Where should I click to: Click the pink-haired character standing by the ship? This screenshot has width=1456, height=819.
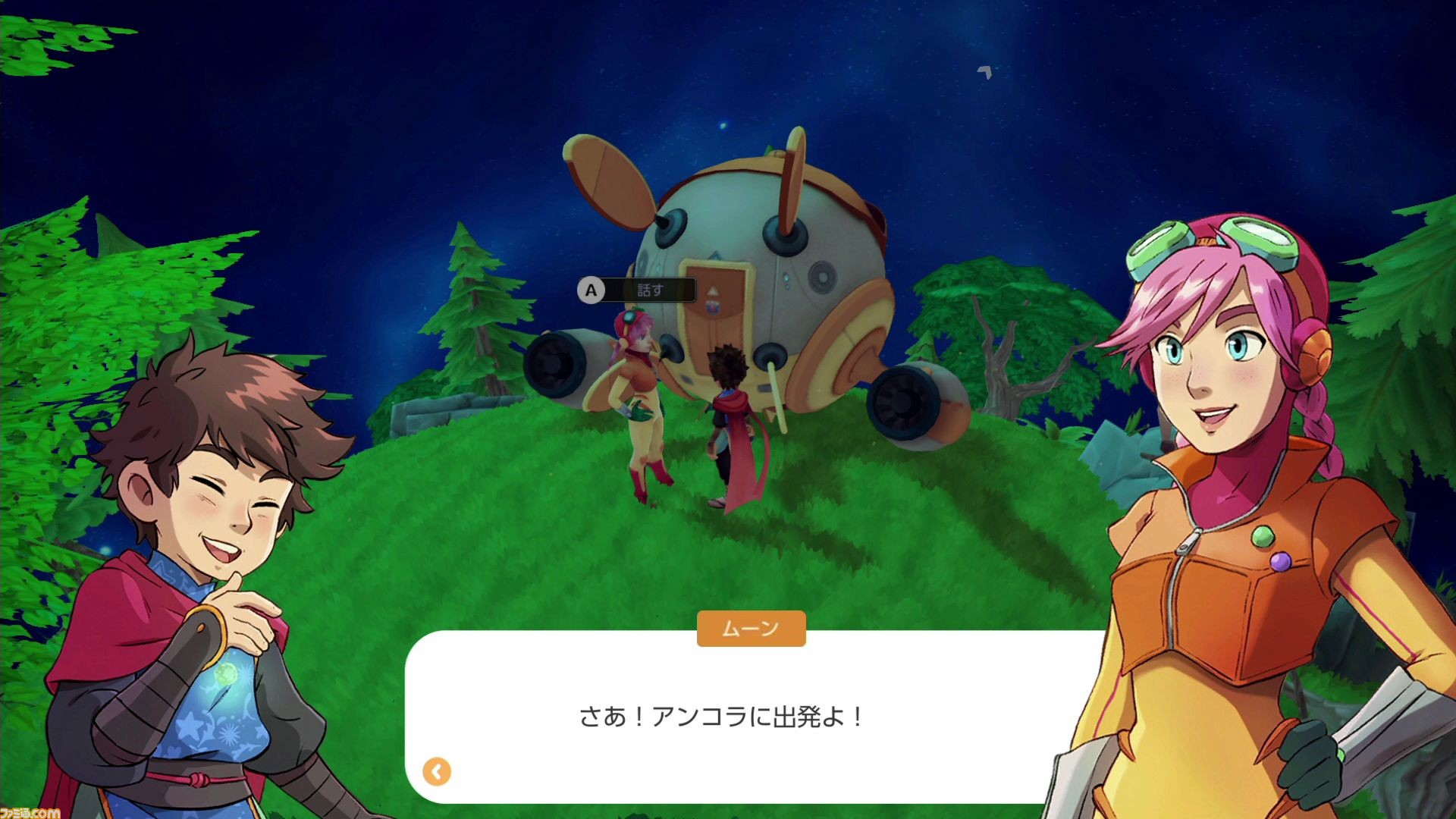click(x=637, y=394)
